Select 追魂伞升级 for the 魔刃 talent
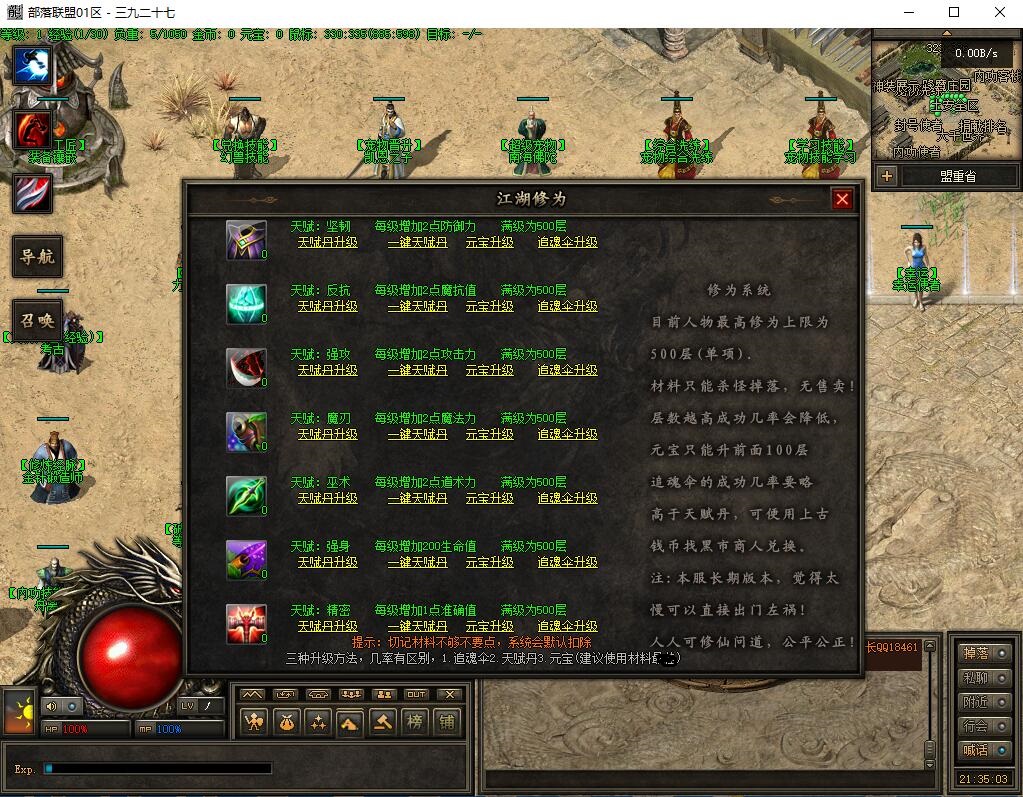The width and height of the screenshot is (1023, 797). point(567,434)
